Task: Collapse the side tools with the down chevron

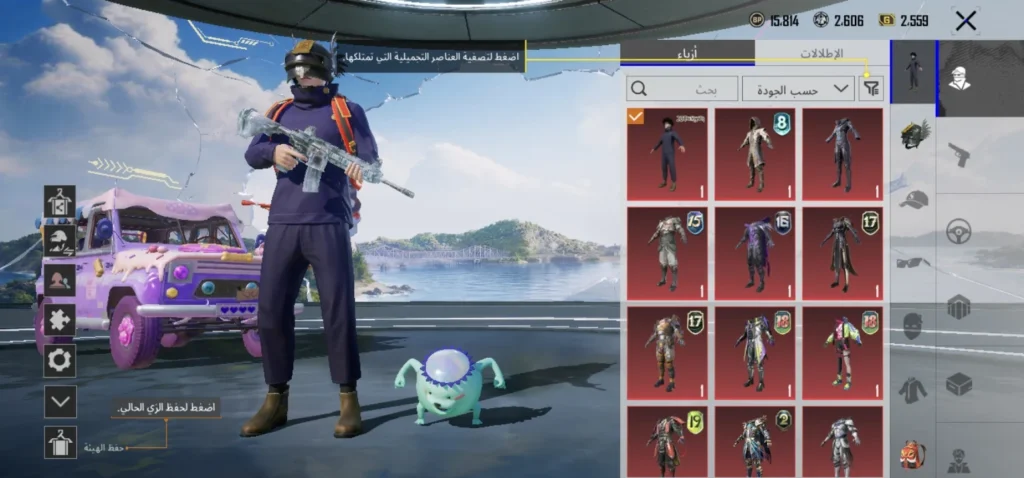Action: pos(60,402)
